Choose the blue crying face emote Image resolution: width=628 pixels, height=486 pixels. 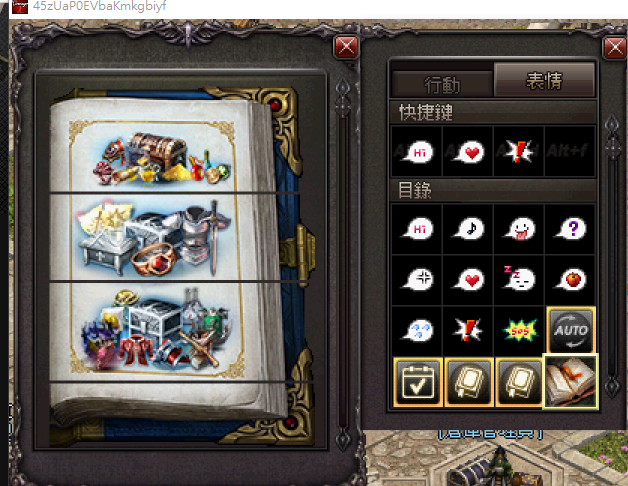click(x=417, y=329)
